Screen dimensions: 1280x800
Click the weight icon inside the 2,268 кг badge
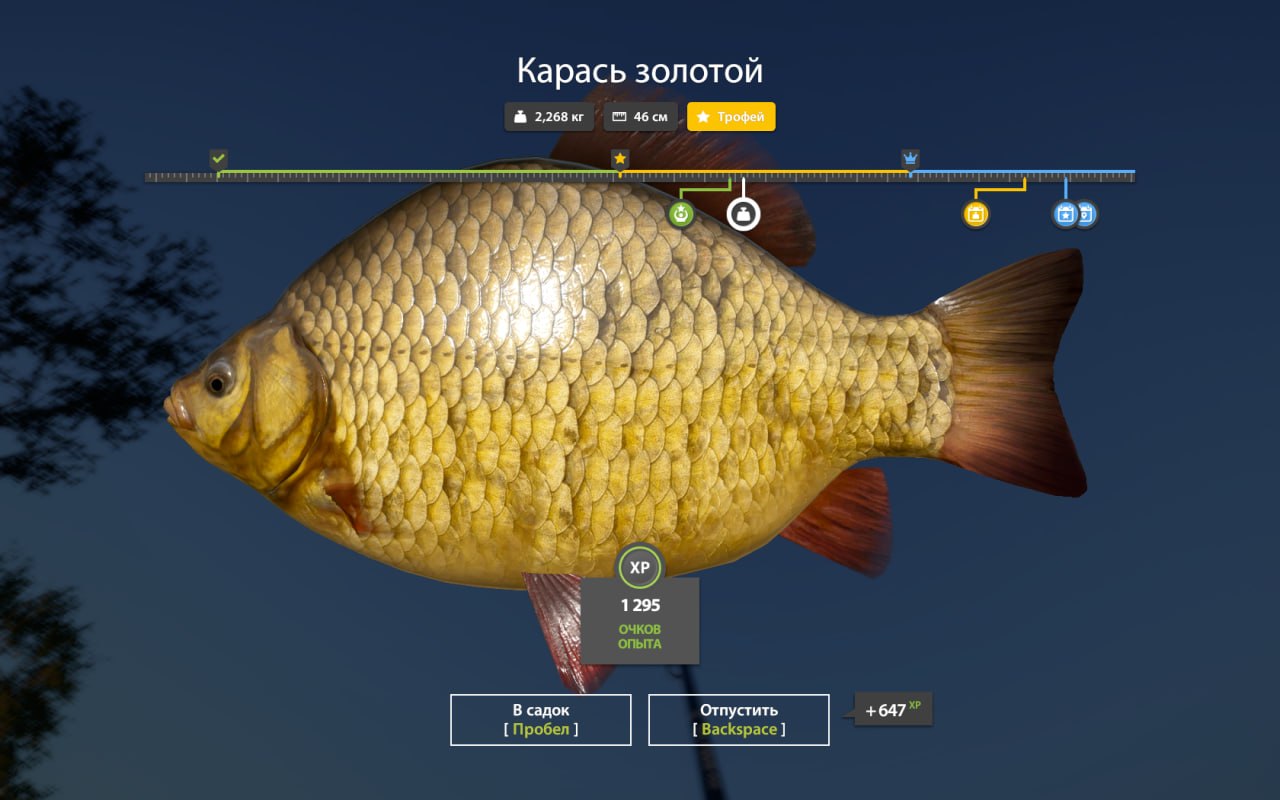point(520,116)
